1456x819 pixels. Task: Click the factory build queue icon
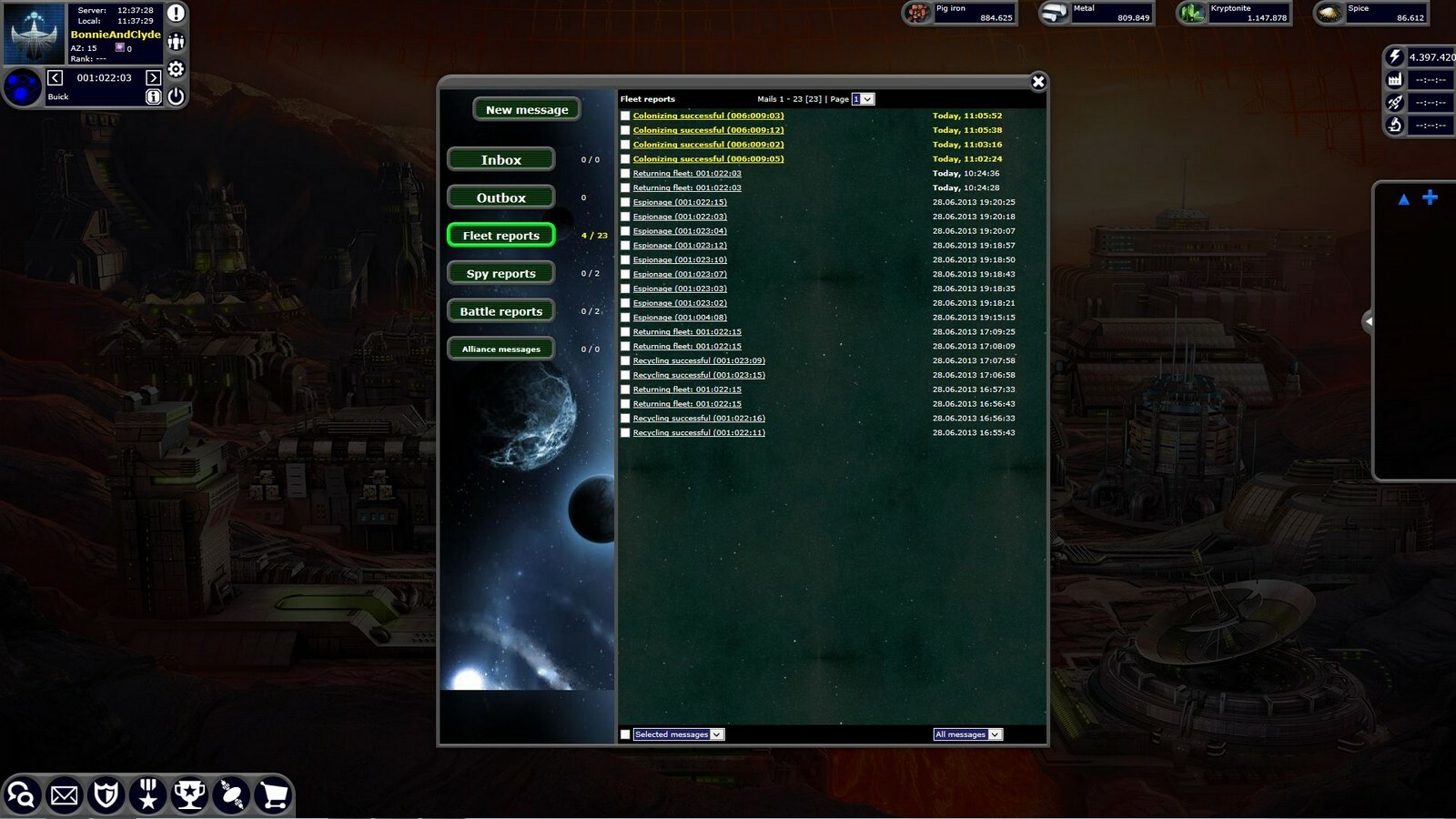click(1393, 80)
